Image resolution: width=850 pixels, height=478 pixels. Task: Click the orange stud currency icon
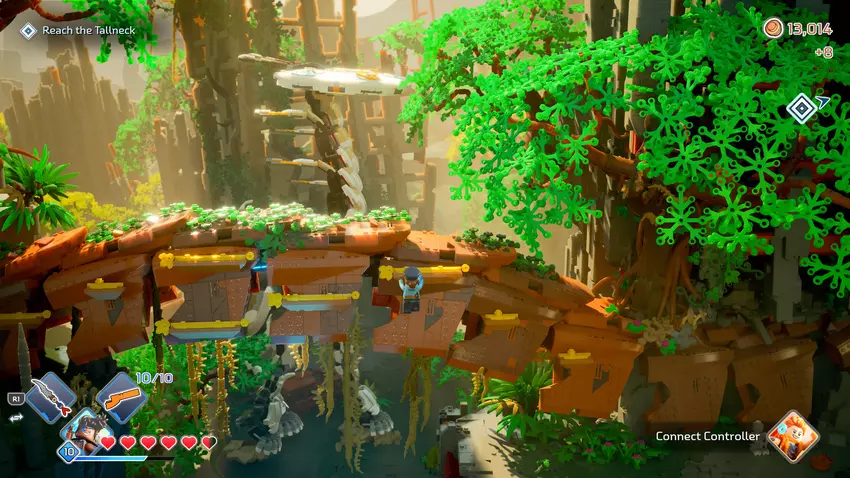click(773, 28)
